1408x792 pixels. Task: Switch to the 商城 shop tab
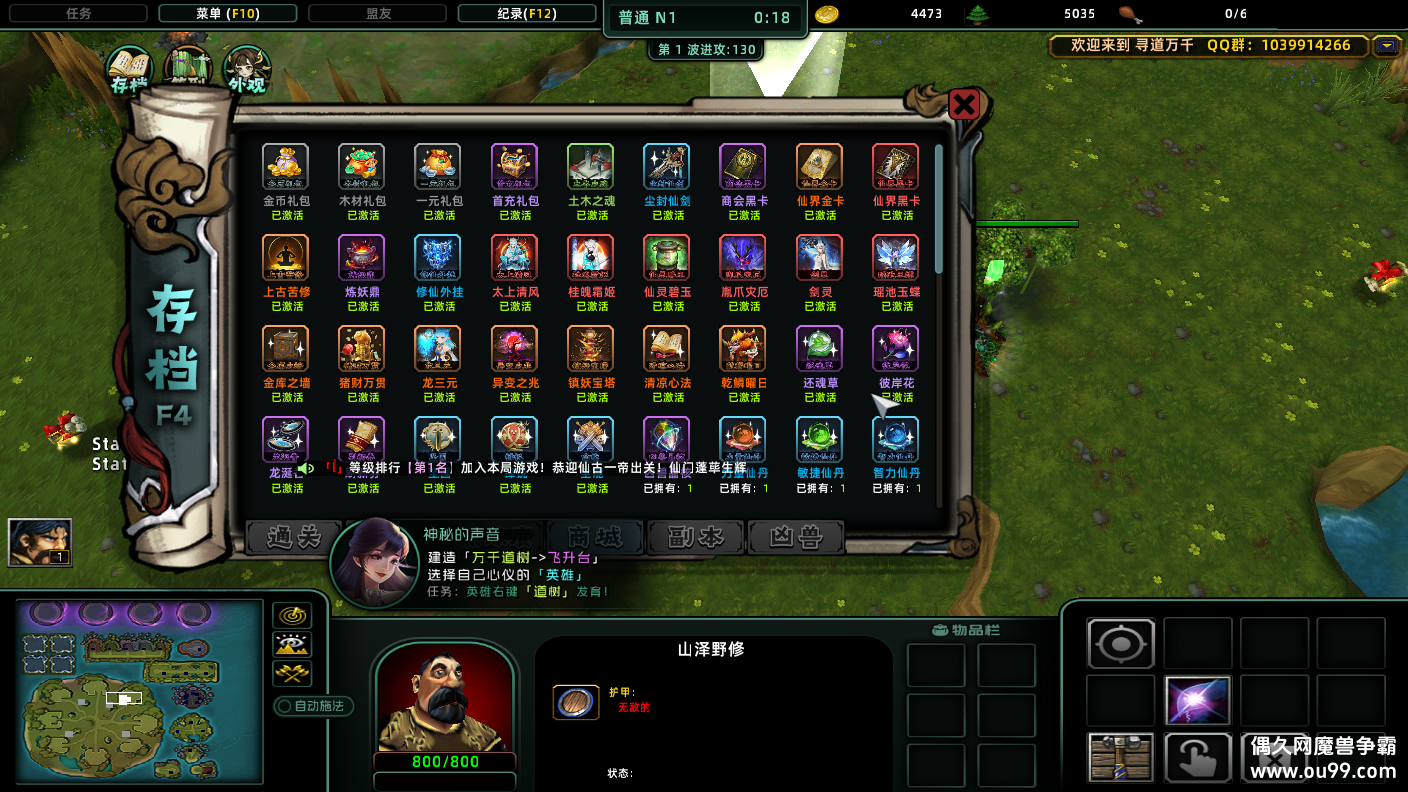tap(593, 538)
